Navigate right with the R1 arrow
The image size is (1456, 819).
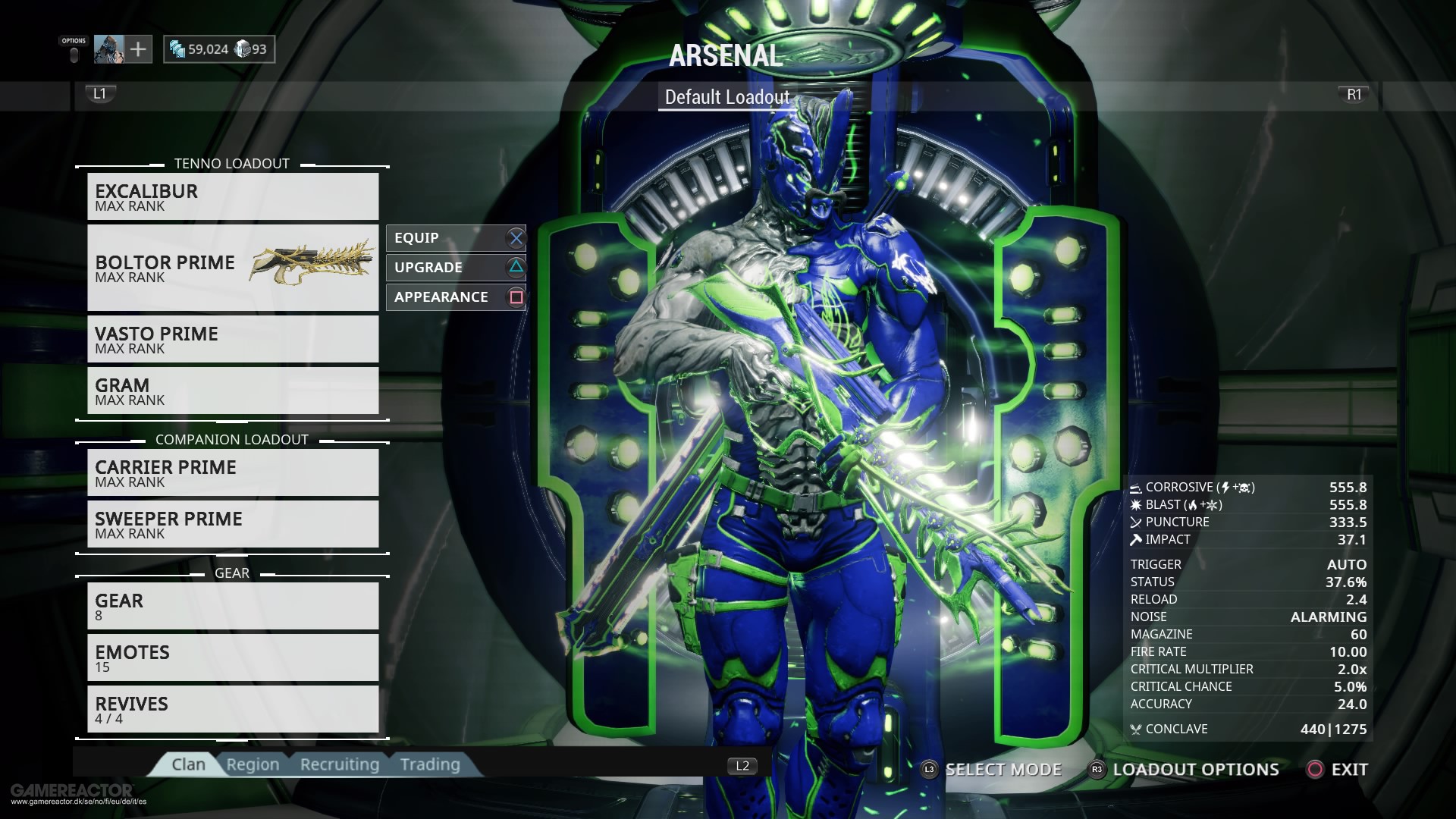1354,94
